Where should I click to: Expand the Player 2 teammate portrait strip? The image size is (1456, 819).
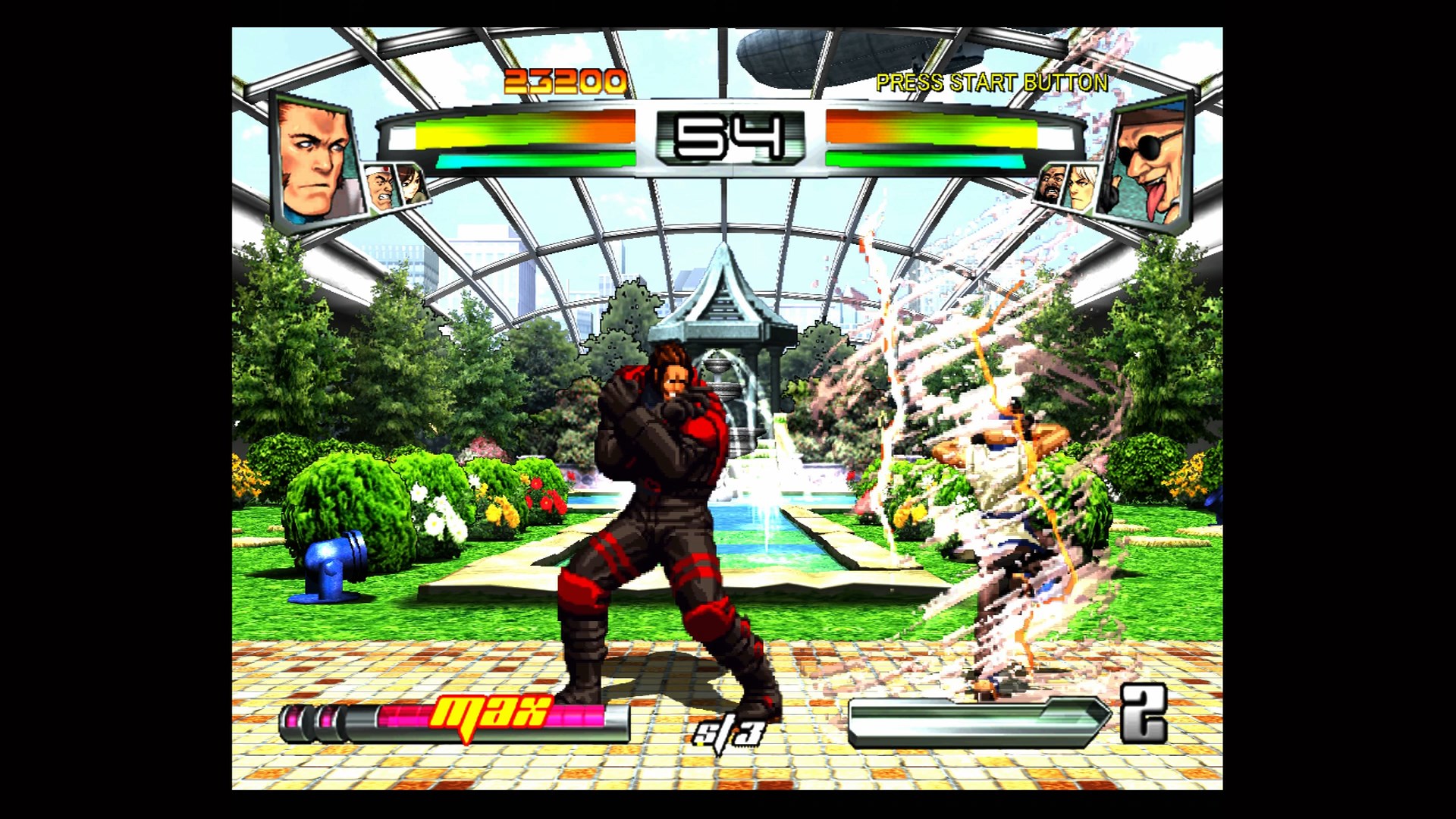[1068, 186]
